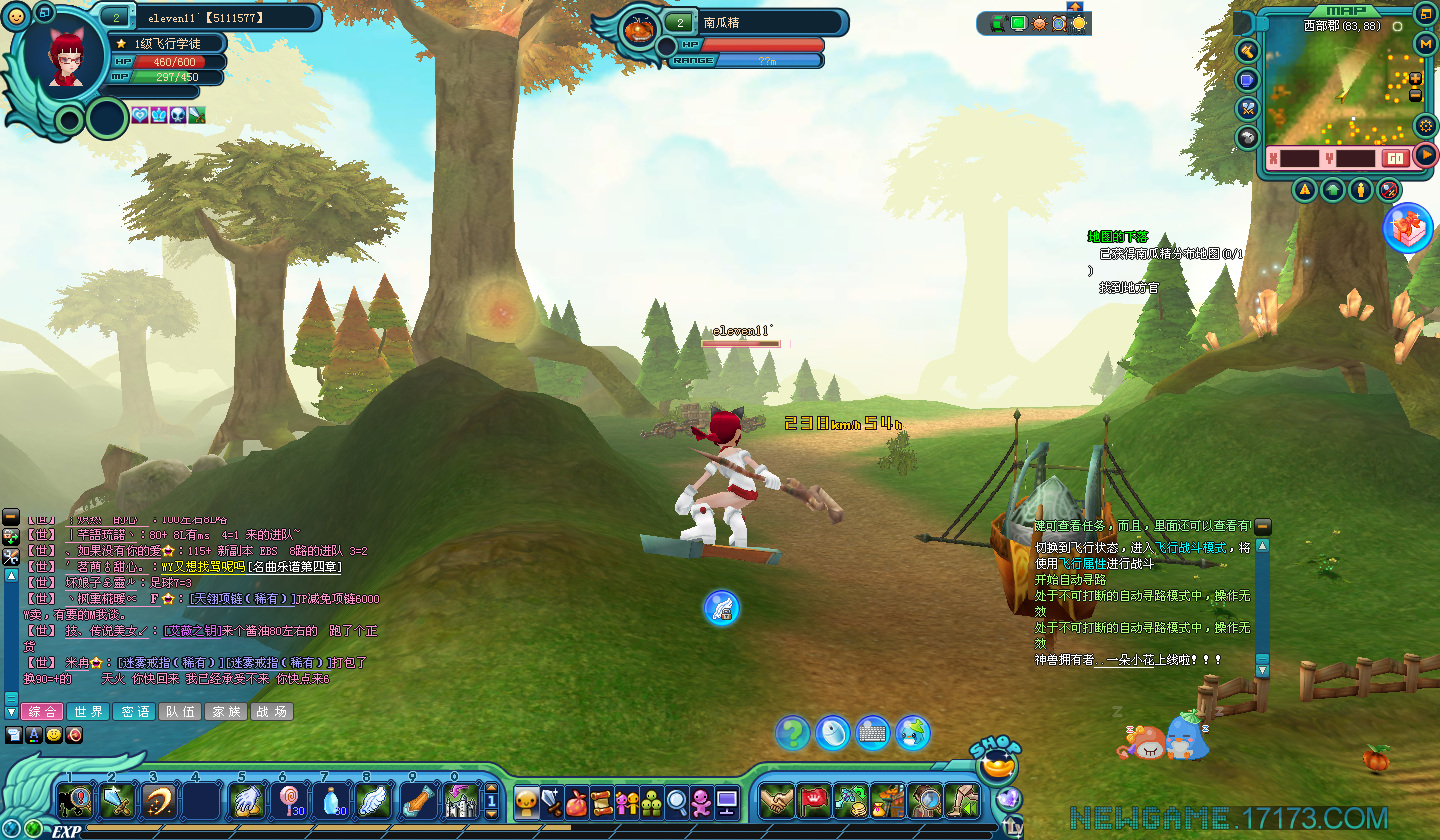Use the blue potion bottle in slot 7
The width and height of the screenshot is (1440, 840).
pyautogui.click(x=331, y=801)
